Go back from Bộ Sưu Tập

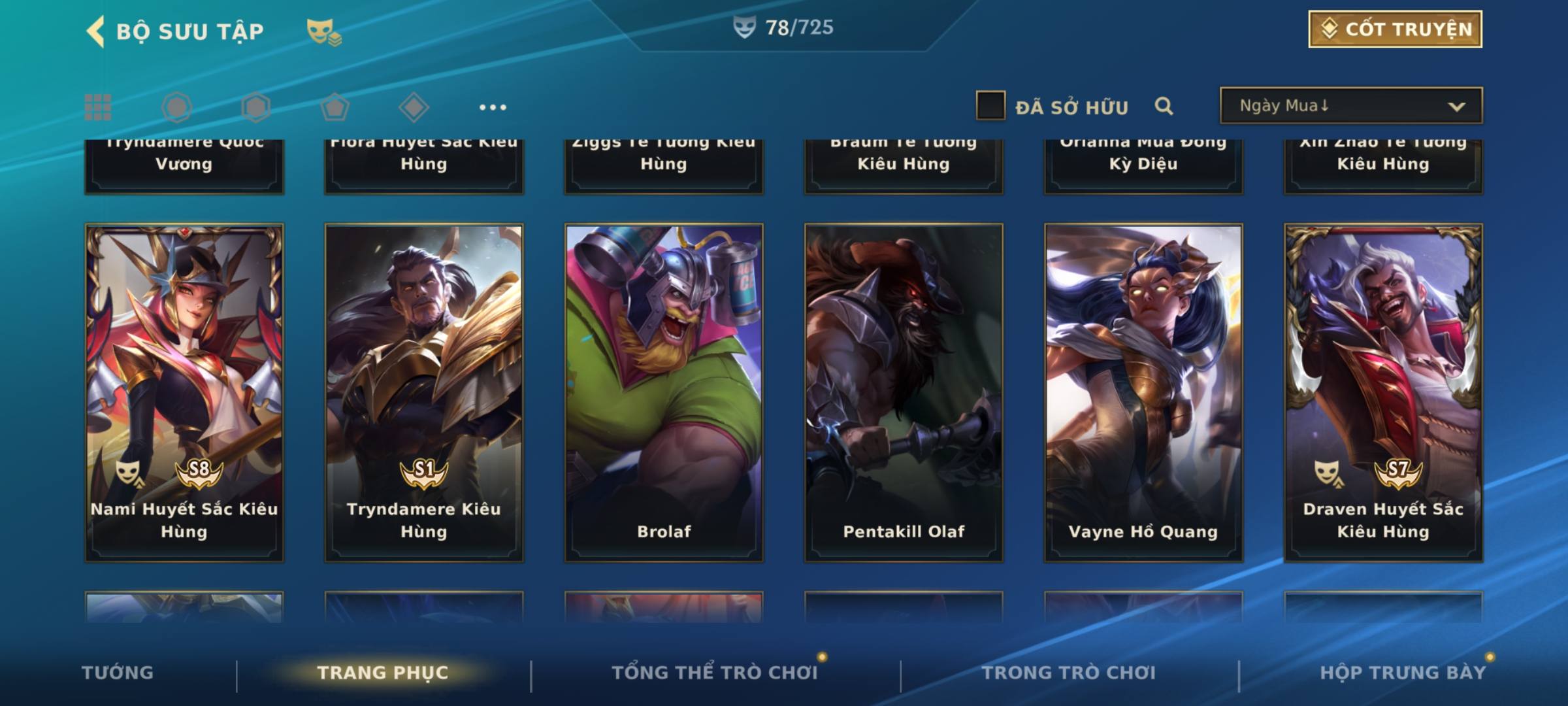95,31
